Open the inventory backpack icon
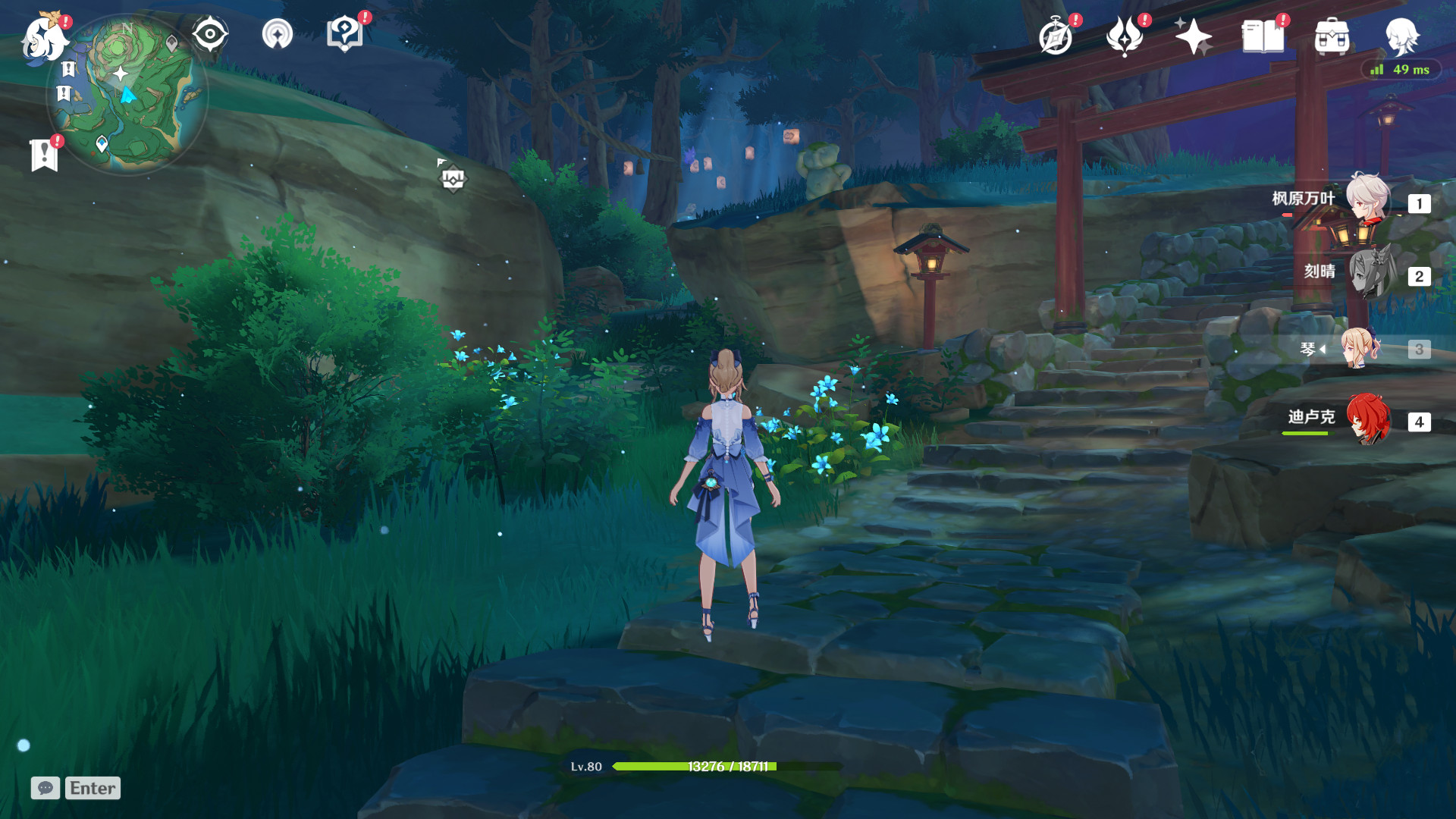The image size is (1456, 819). [x=1332, y=36]
